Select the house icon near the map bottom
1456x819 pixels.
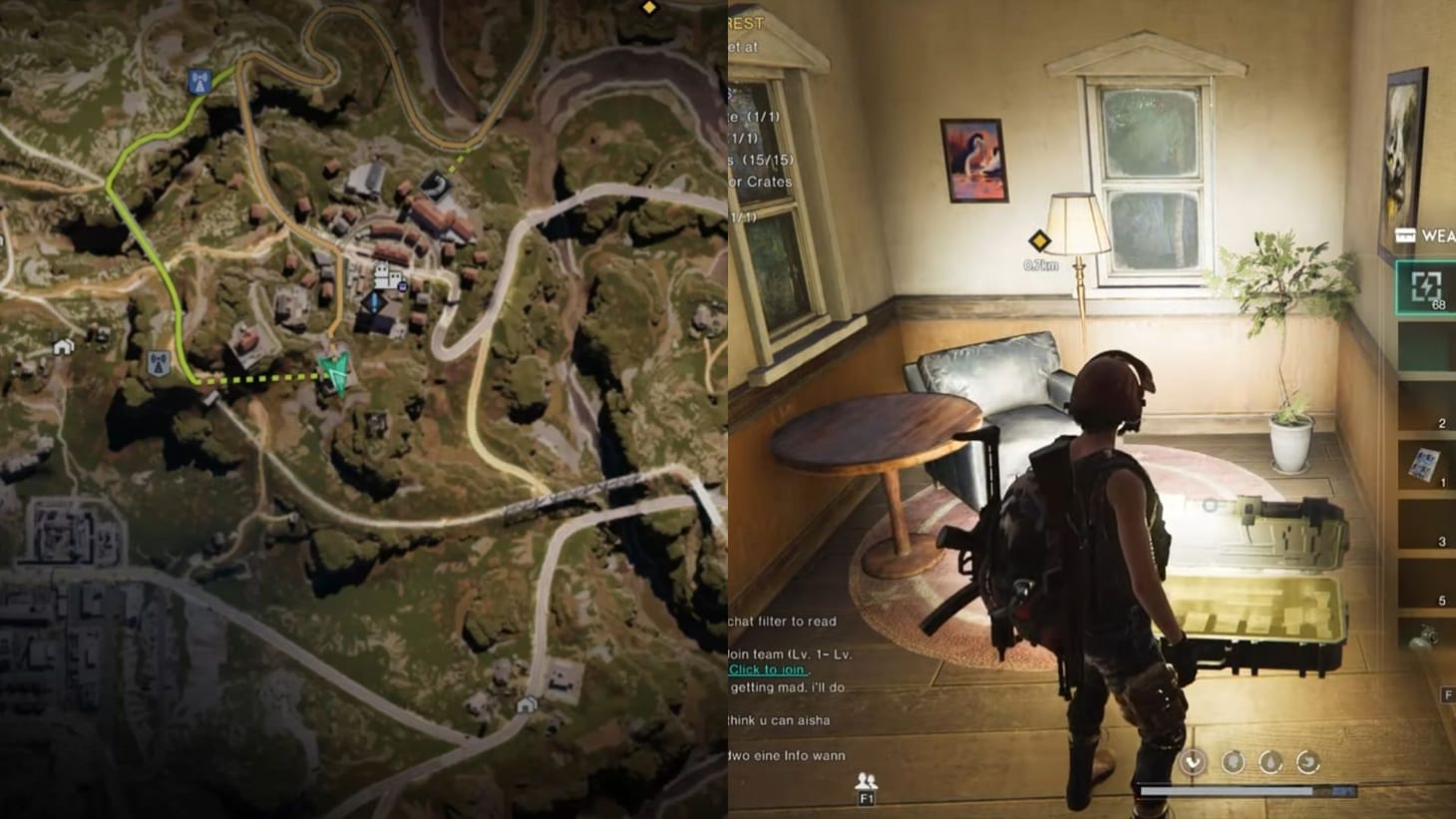(x=526, y=706)
